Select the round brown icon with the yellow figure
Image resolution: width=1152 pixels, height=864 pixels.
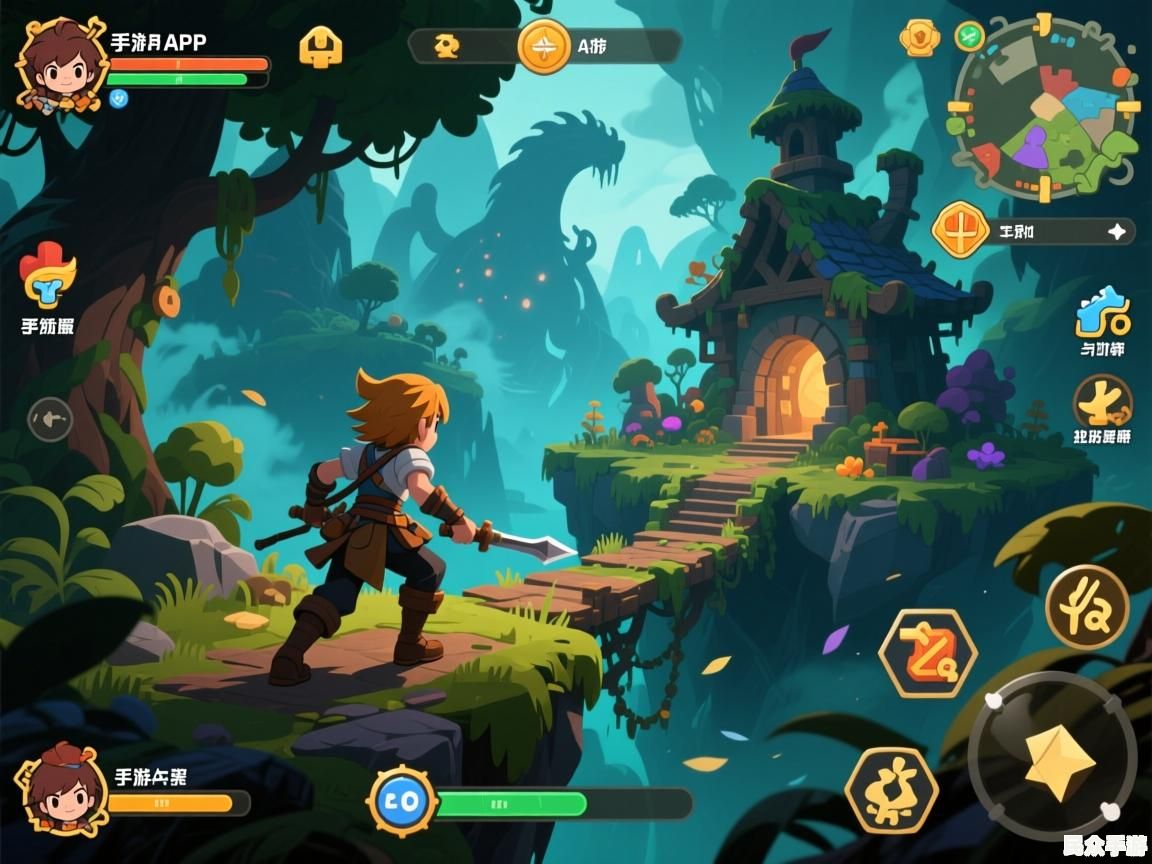pyautogui.click(x=1102, y=402)
